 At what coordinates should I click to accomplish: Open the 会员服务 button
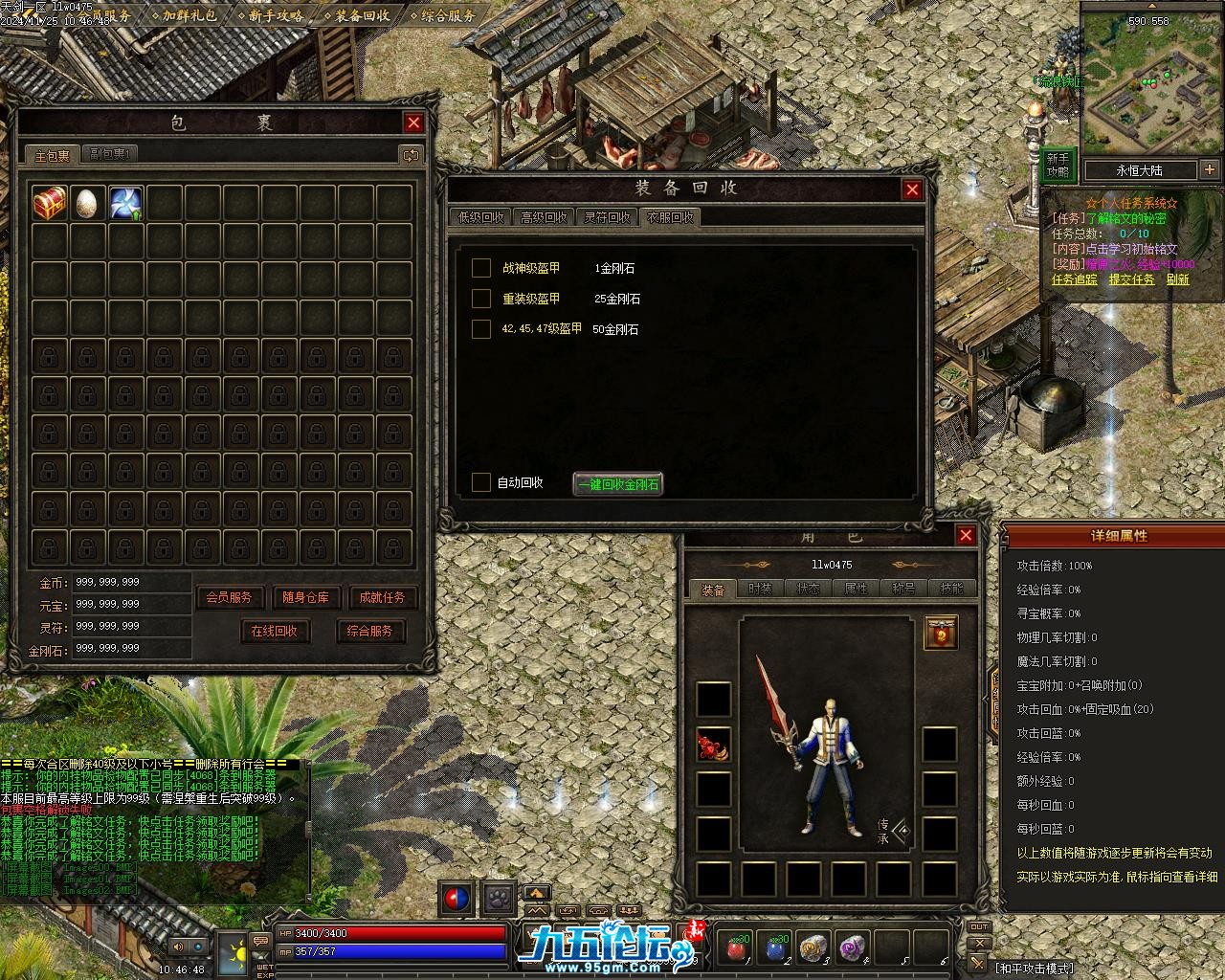[x=230, y=597]
